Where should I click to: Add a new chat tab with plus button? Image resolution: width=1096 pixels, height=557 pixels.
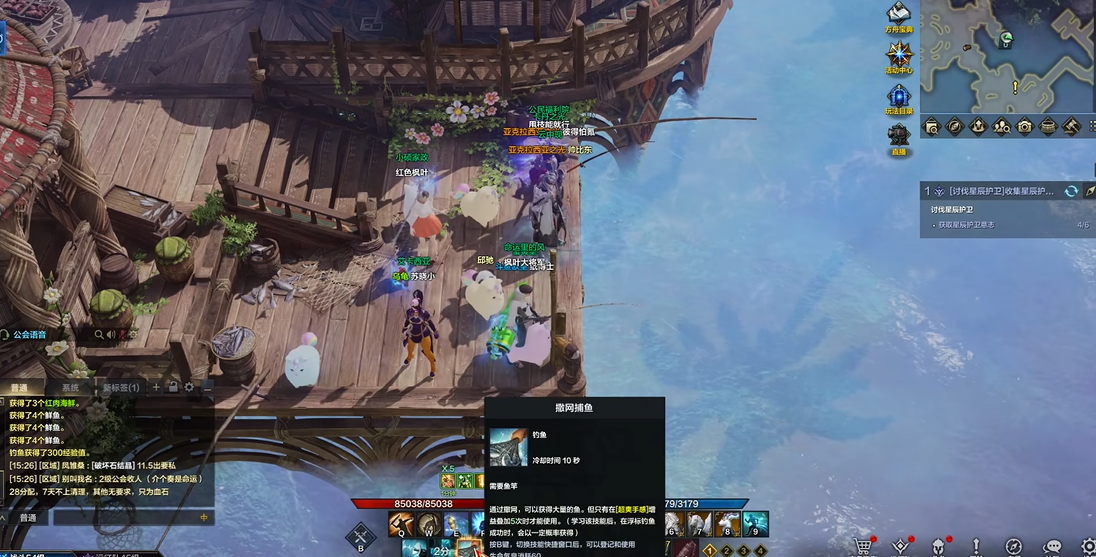coord(156,387)
